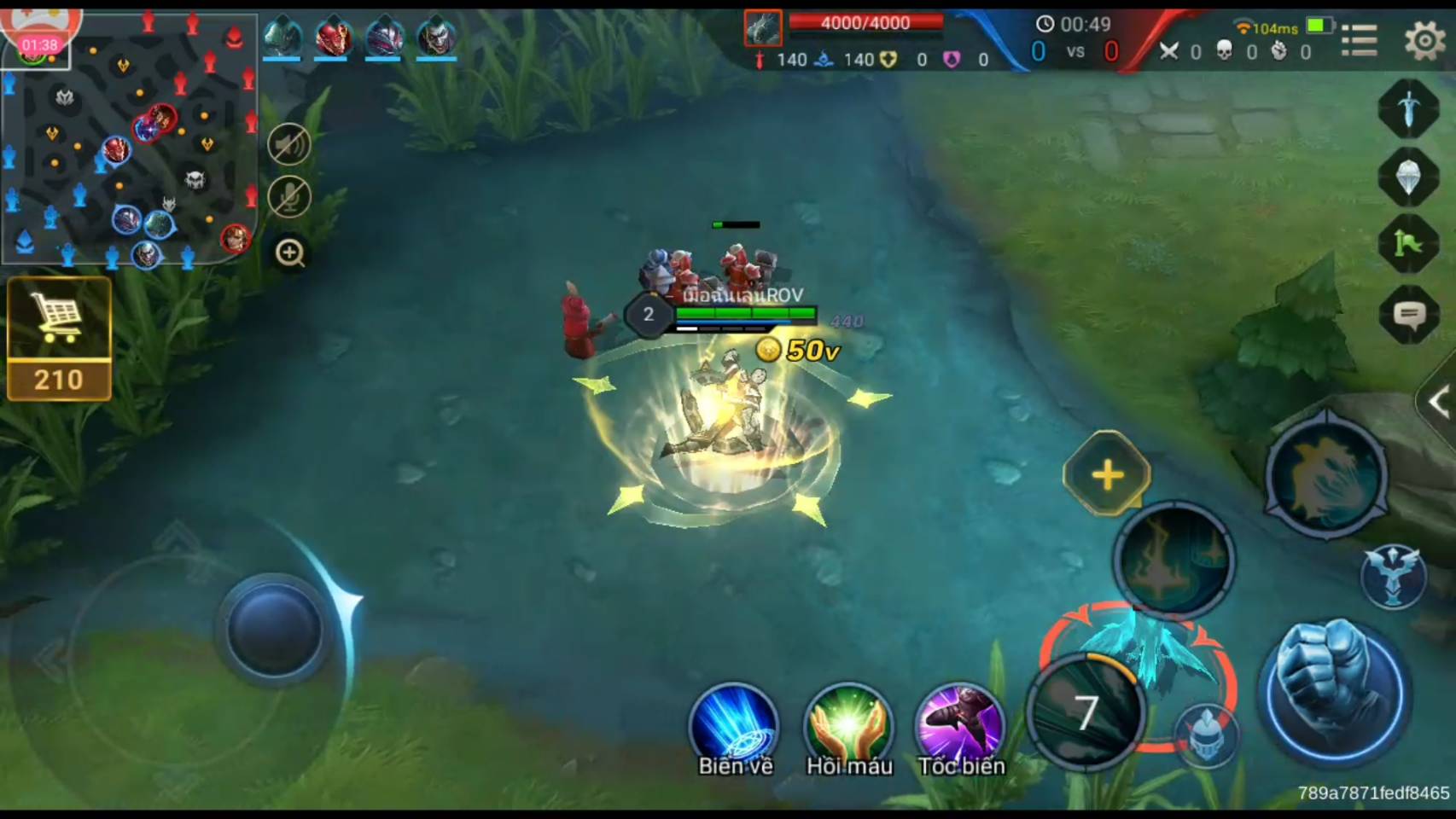Select the Joker teammate portrait

point(437,37)
